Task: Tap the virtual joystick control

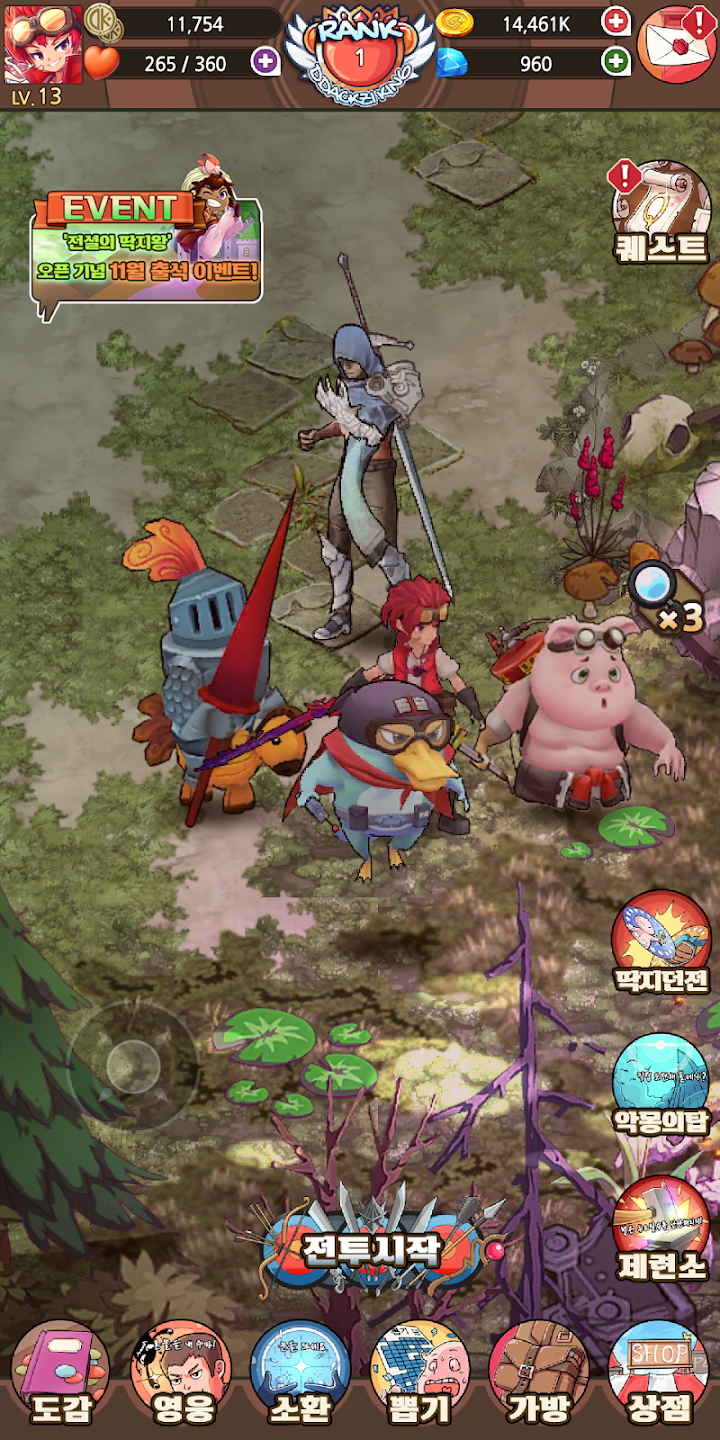Action: pos(134,1066)
